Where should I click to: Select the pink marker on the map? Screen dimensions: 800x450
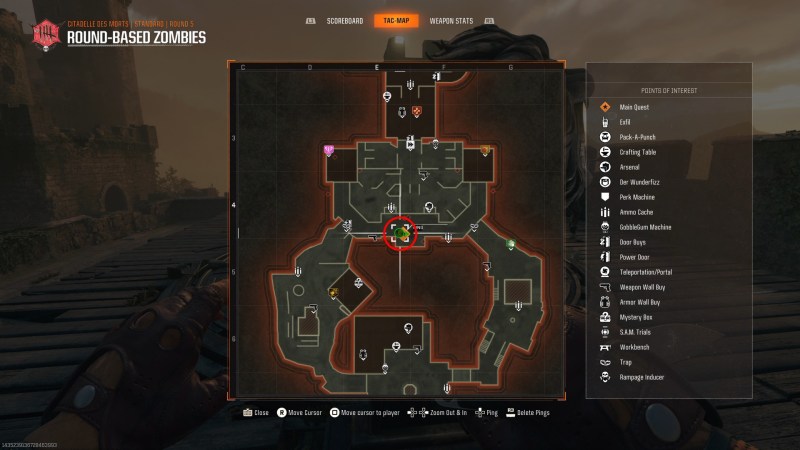point(328,150)
